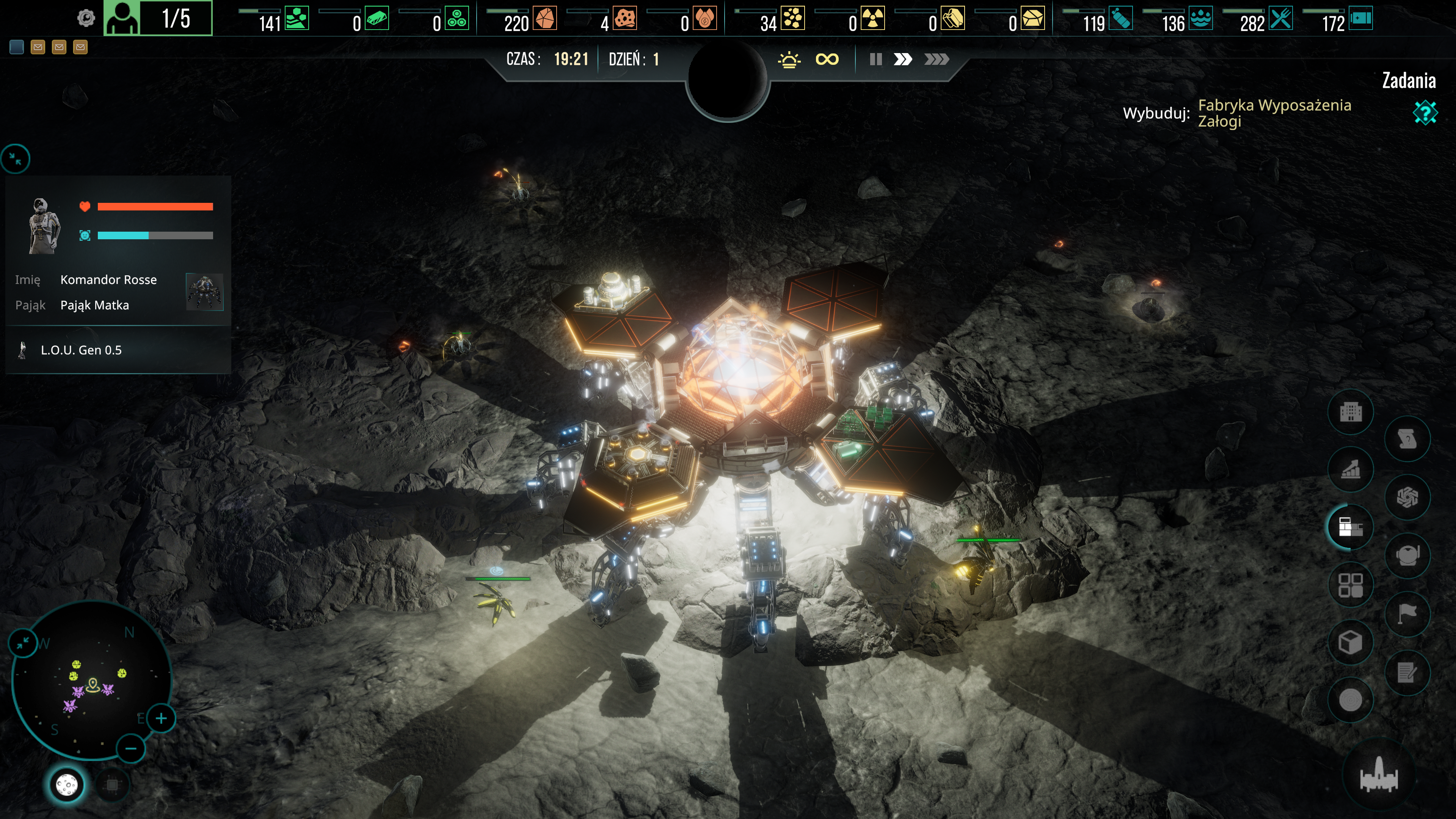Open the flag menu button
The height and width of the screenshot is (819, 1456).
(1407, 613)
